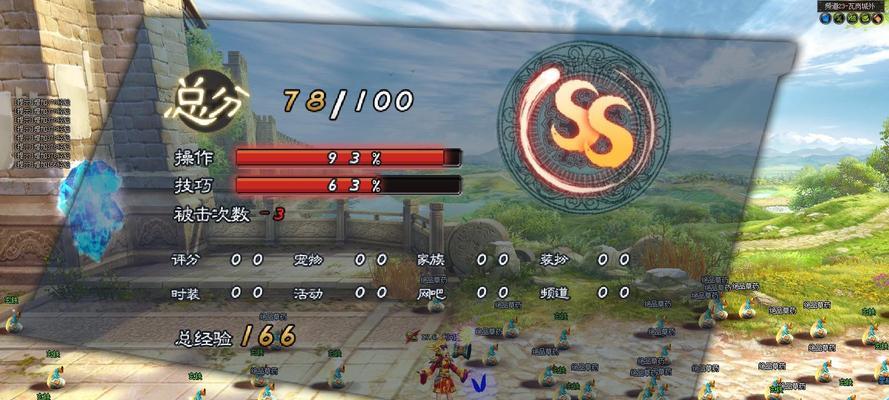Click the blue round icon under channel label
The image size is (889, 400).
(x=826, y=18)
